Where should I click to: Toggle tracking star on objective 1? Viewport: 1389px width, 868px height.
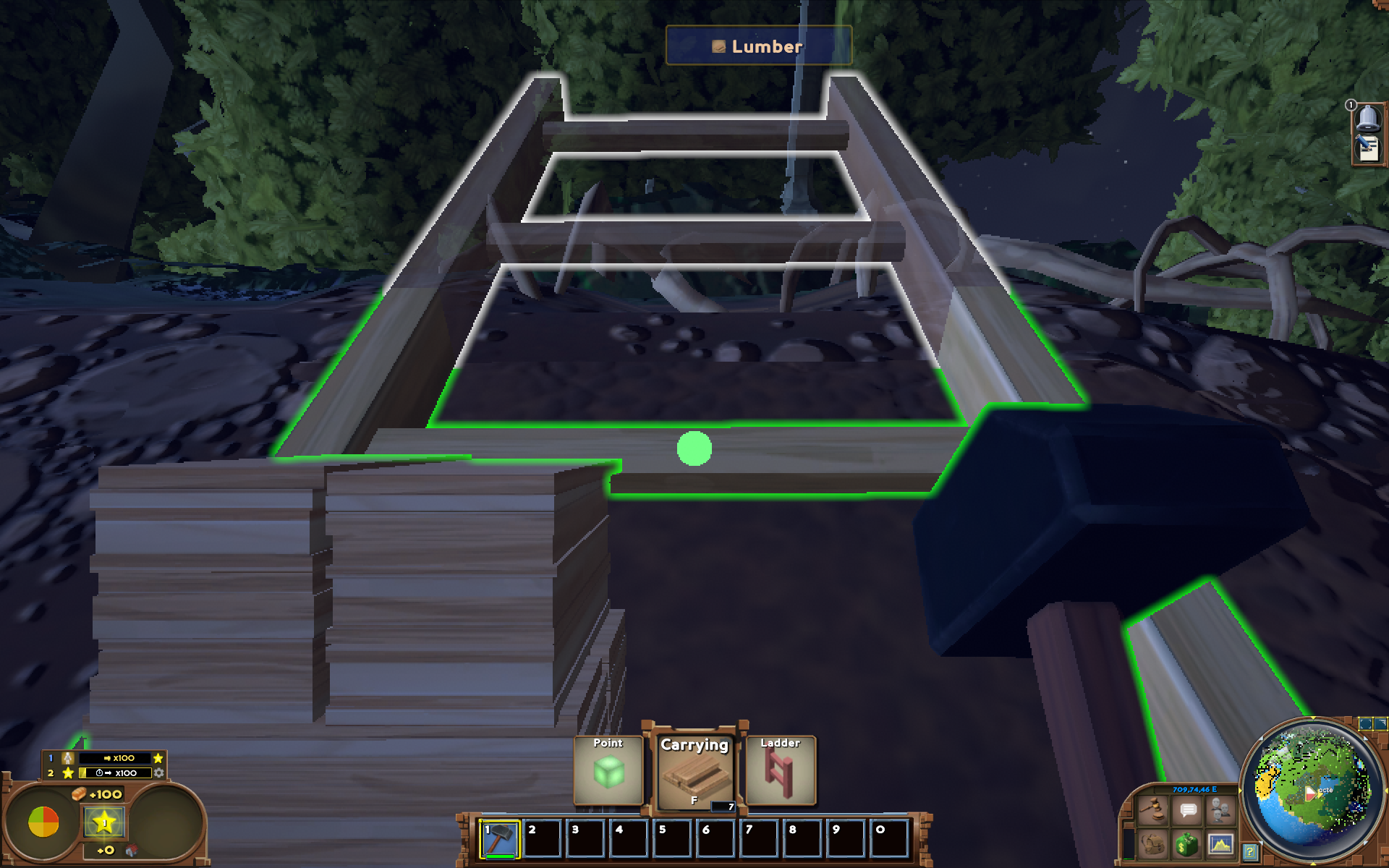coord(158,758)
